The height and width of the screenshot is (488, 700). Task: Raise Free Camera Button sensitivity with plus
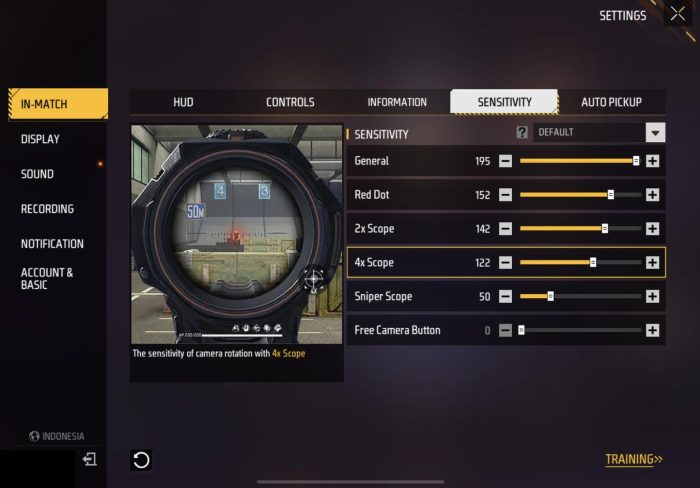(x=652, y=330)
